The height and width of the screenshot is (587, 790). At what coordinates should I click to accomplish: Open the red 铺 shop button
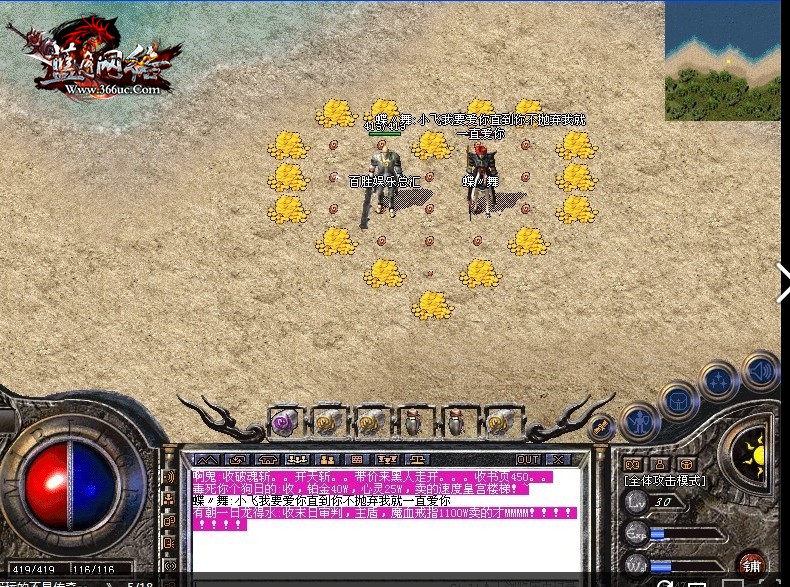point(751,565)
